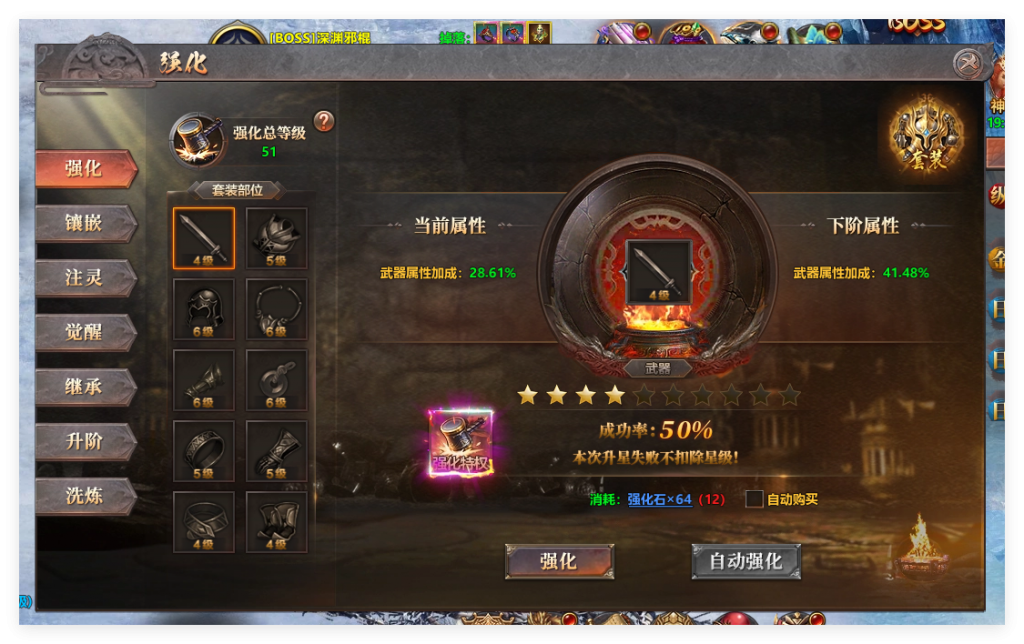Open the 镶嵌 tab
1024x644 pixels.
click(85, 223)
